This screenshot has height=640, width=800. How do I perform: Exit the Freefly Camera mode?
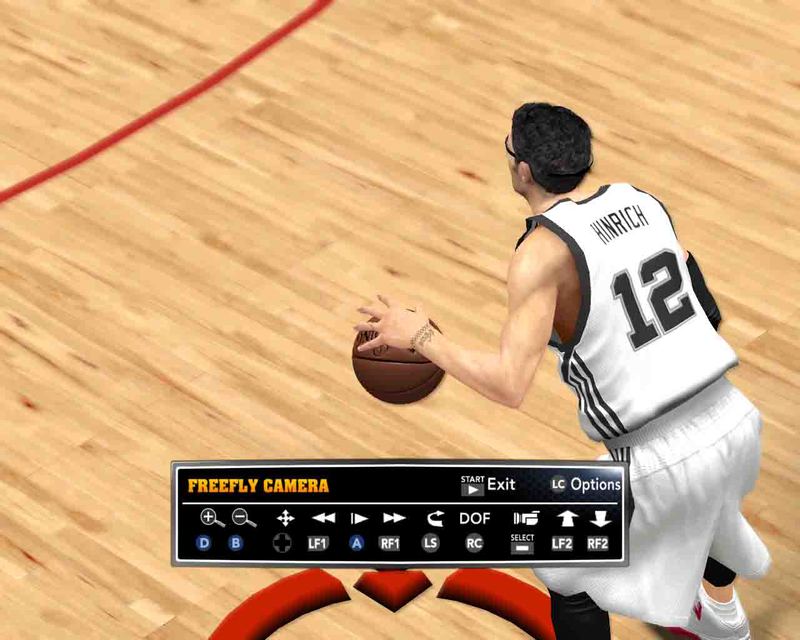click(488, 485)
